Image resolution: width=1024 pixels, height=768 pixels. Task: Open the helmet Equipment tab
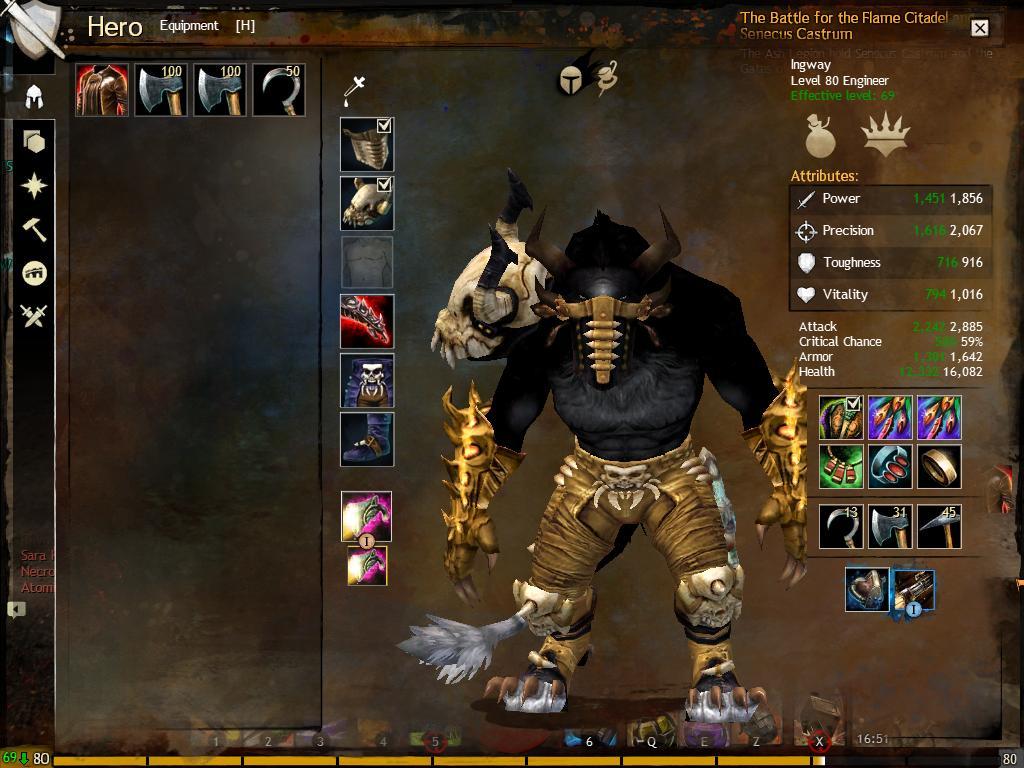pos(34,97)
